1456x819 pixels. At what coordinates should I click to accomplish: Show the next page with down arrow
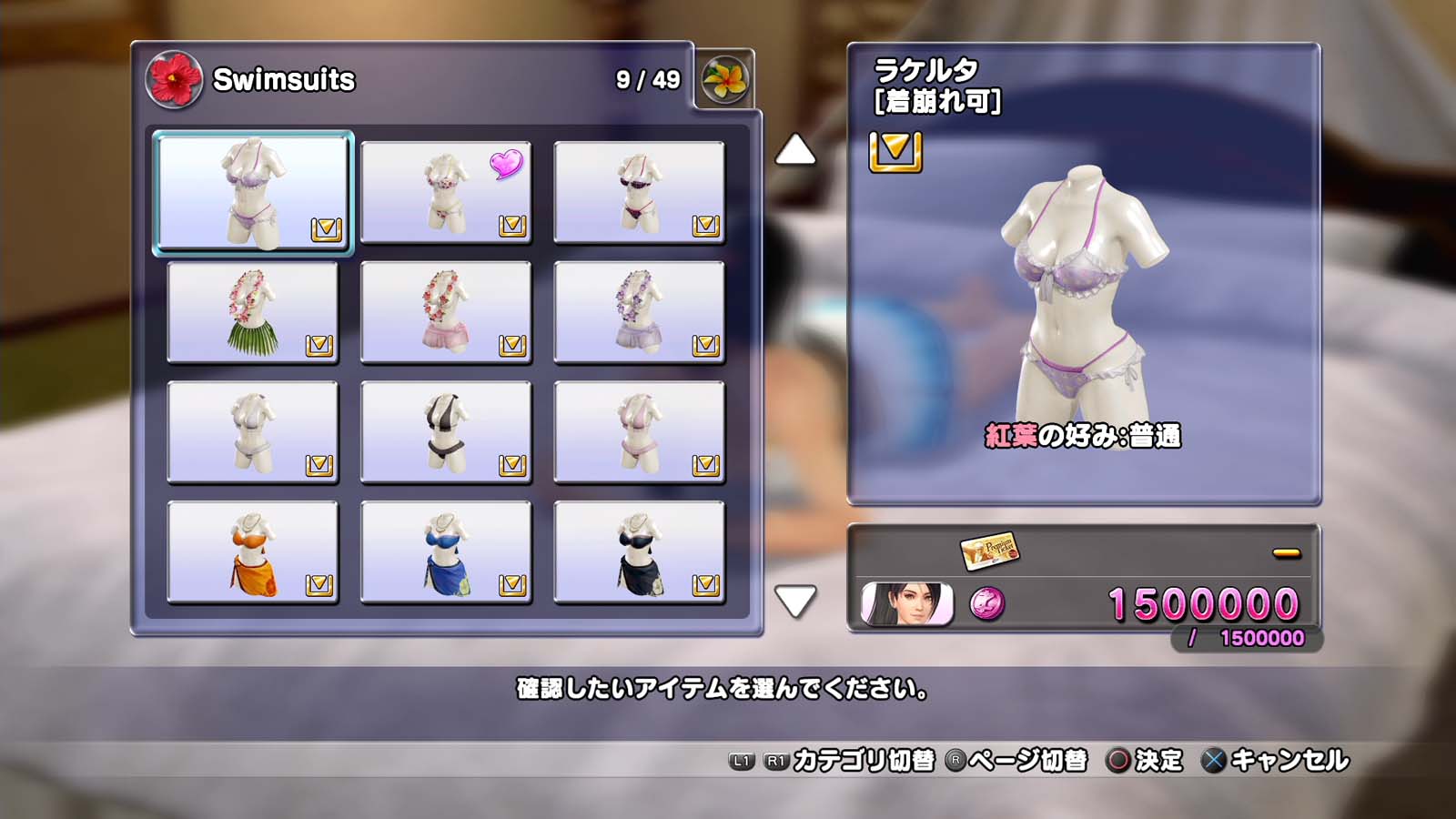click(795, 601)
